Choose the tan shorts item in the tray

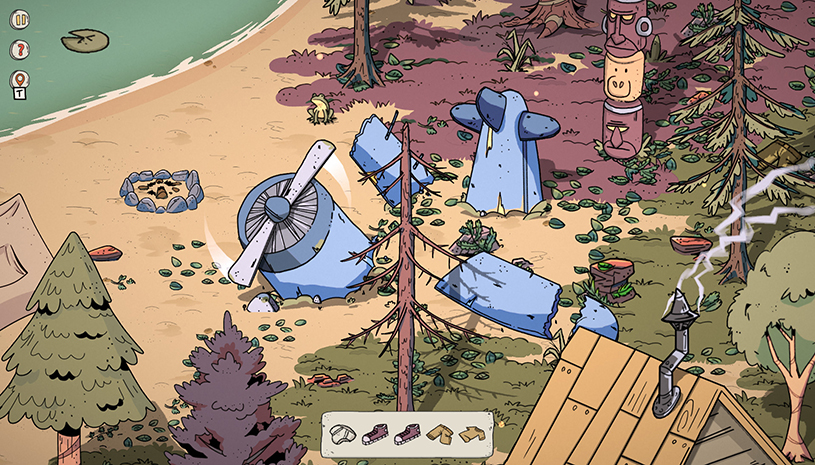tap(439, 433)
